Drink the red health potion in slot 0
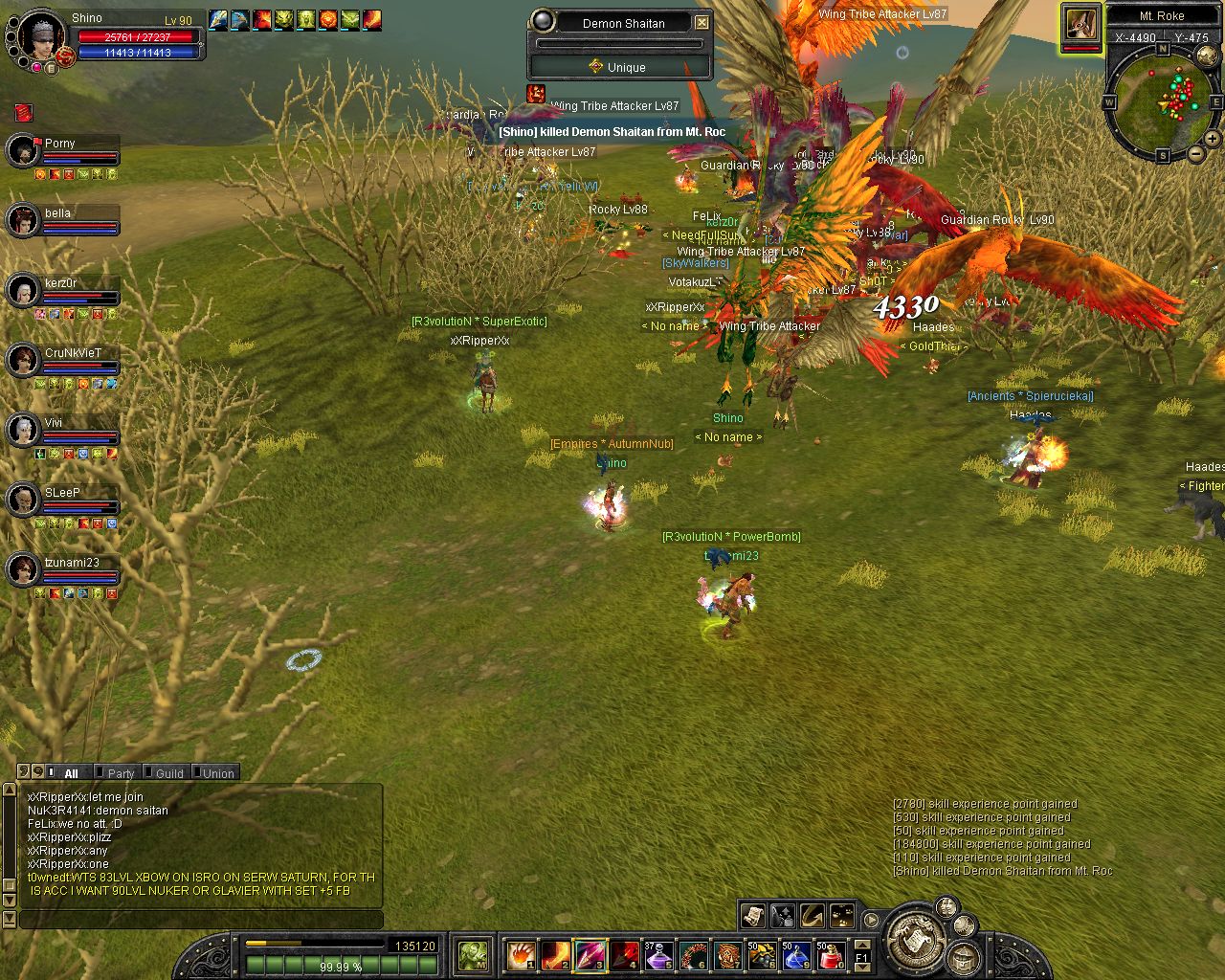 (831, 954)
